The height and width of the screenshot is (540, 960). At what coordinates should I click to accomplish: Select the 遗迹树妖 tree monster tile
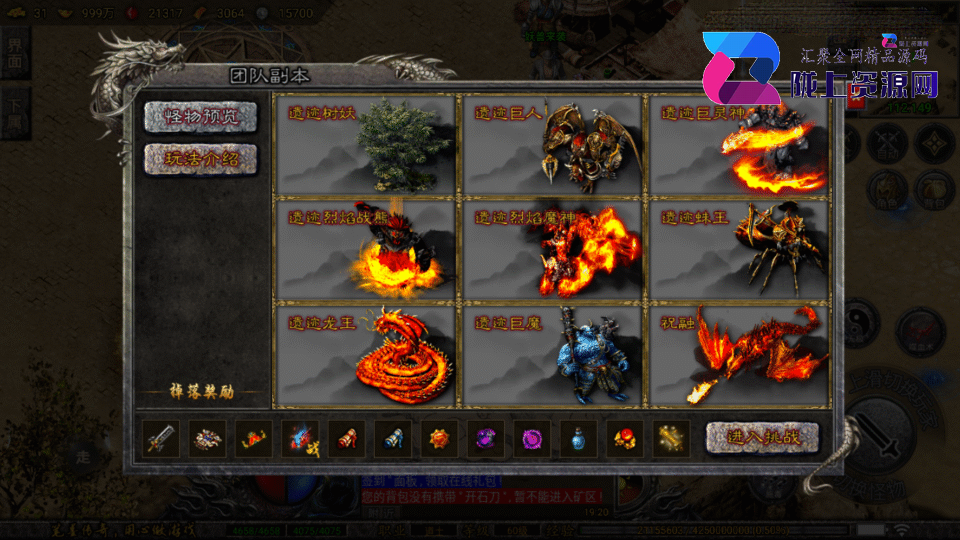364,145
